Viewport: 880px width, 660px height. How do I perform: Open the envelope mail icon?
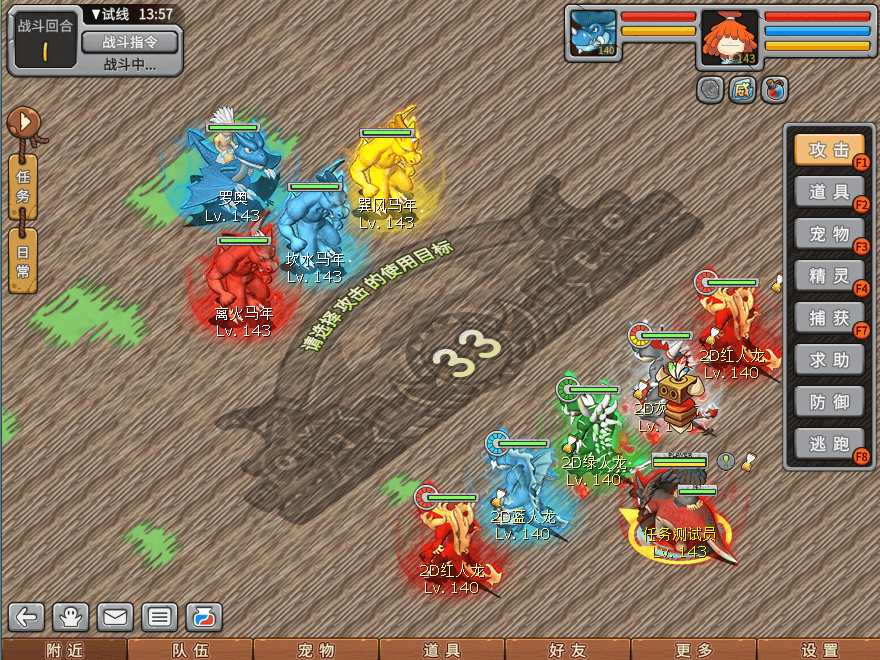coord(115,617)
